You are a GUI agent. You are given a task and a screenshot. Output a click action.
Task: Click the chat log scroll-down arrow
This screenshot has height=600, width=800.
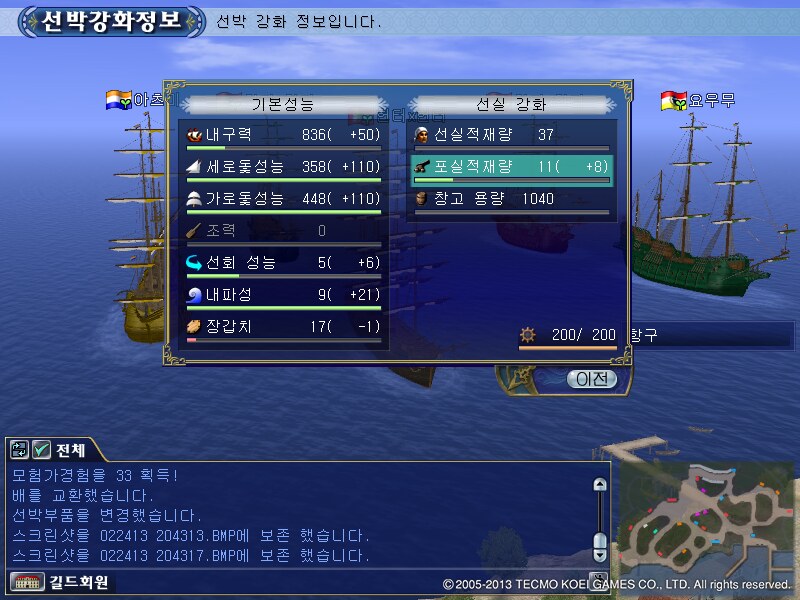pyautogui.click(x=600, y=553)
